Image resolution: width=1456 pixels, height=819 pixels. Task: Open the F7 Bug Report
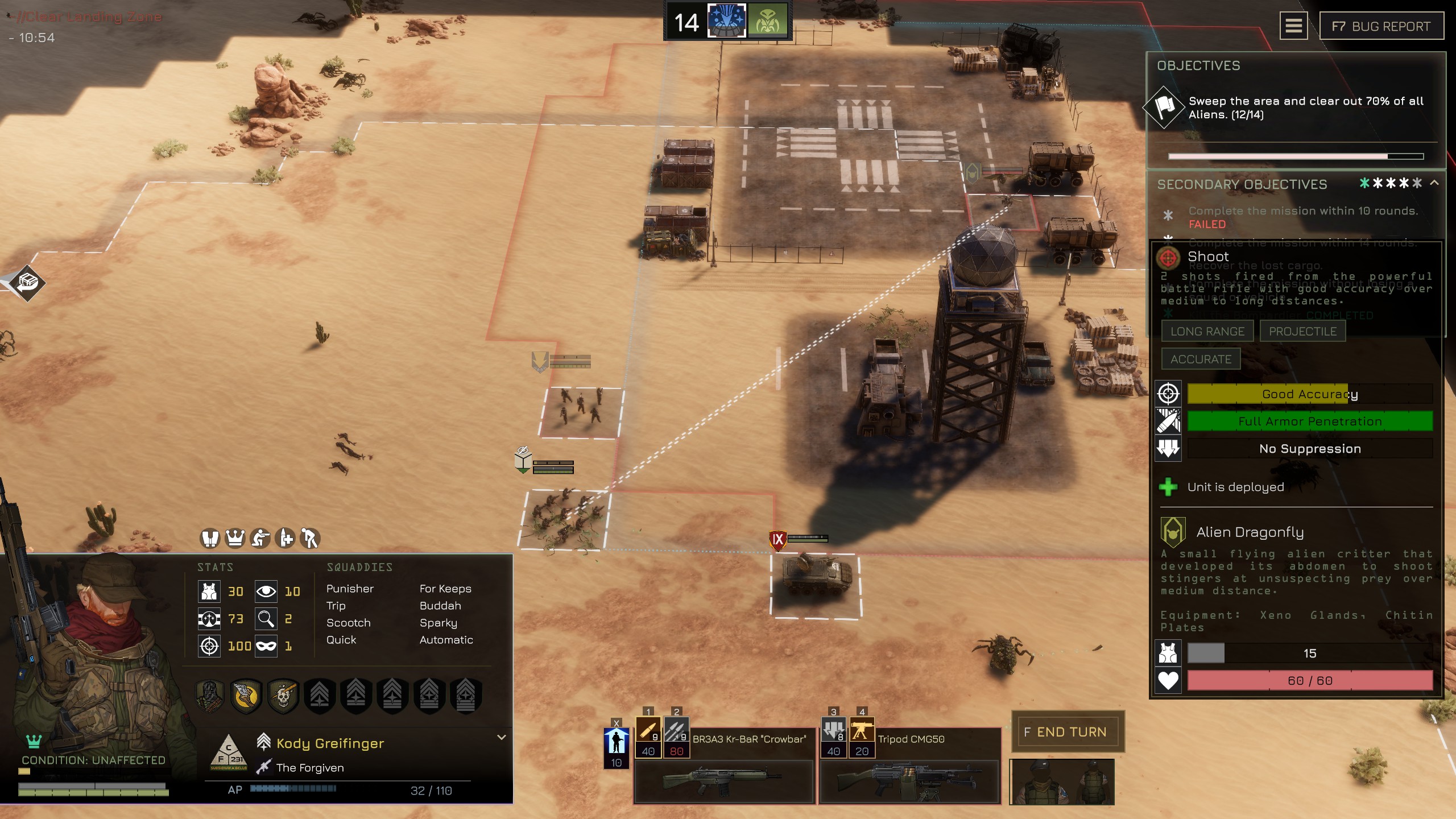1382,26
